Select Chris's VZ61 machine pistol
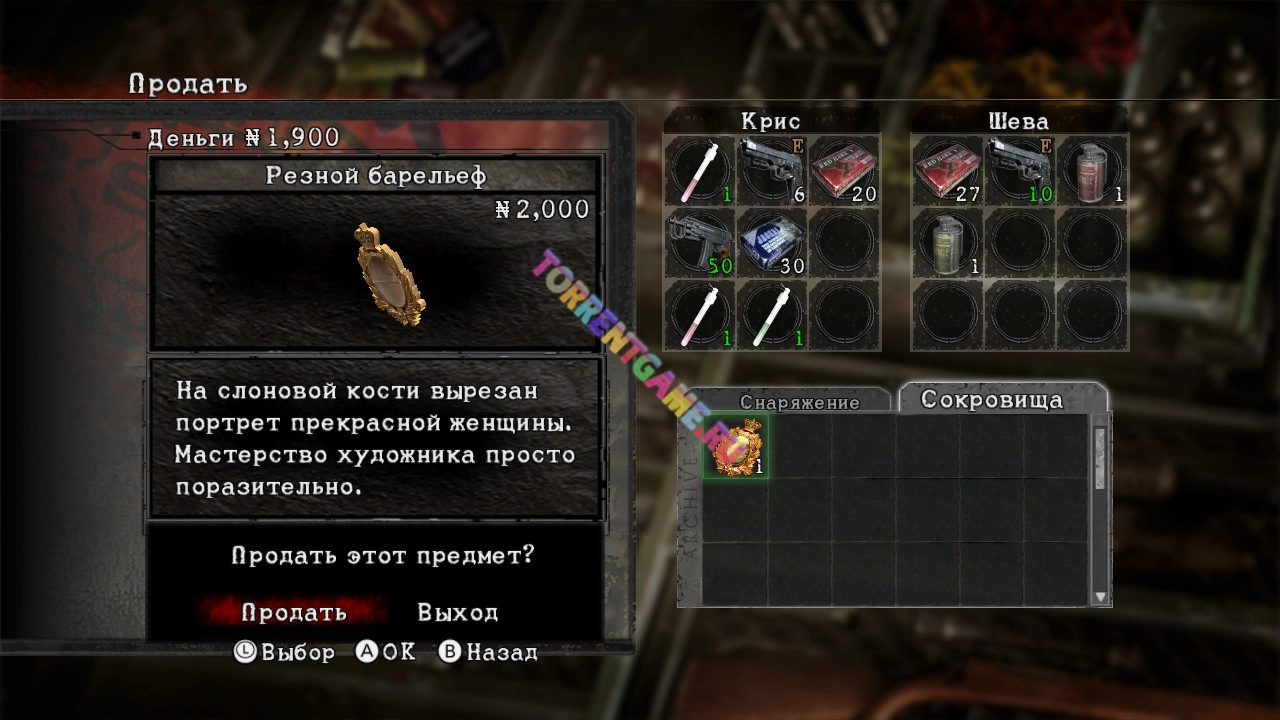1280x720 pixels. tap(699, 243)
